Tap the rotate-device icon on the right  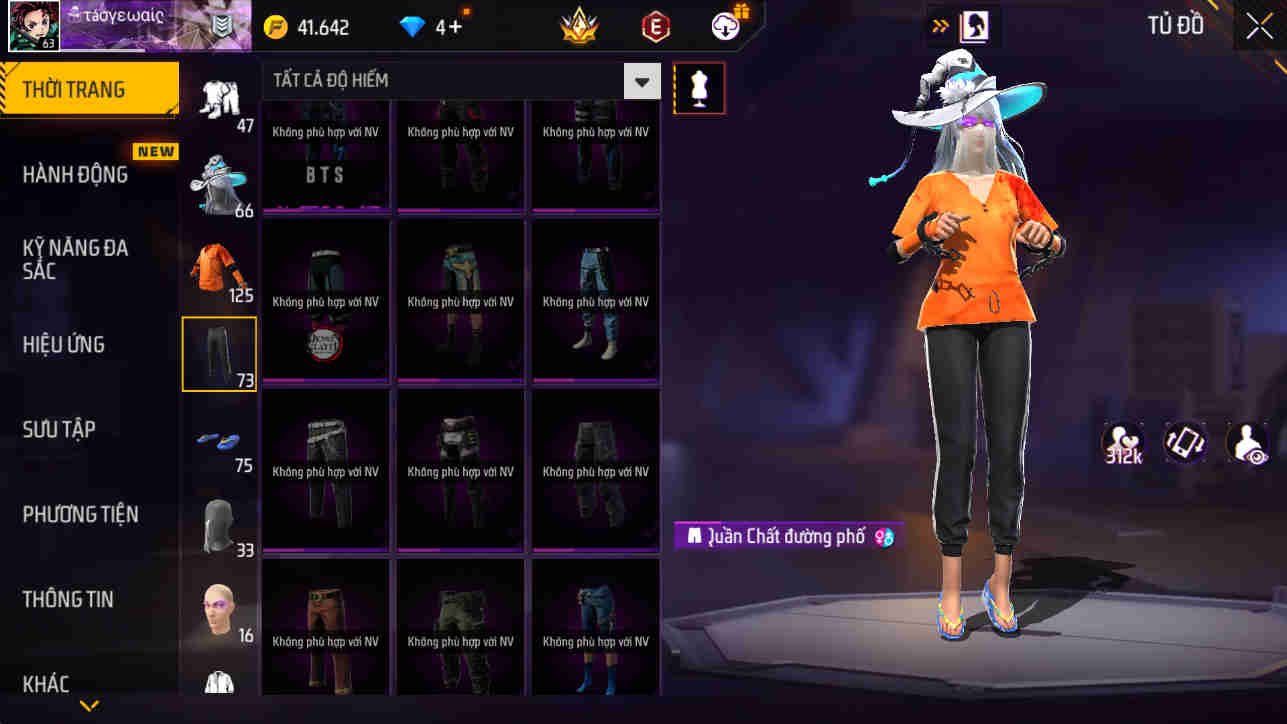click(x=1185, y=443)
